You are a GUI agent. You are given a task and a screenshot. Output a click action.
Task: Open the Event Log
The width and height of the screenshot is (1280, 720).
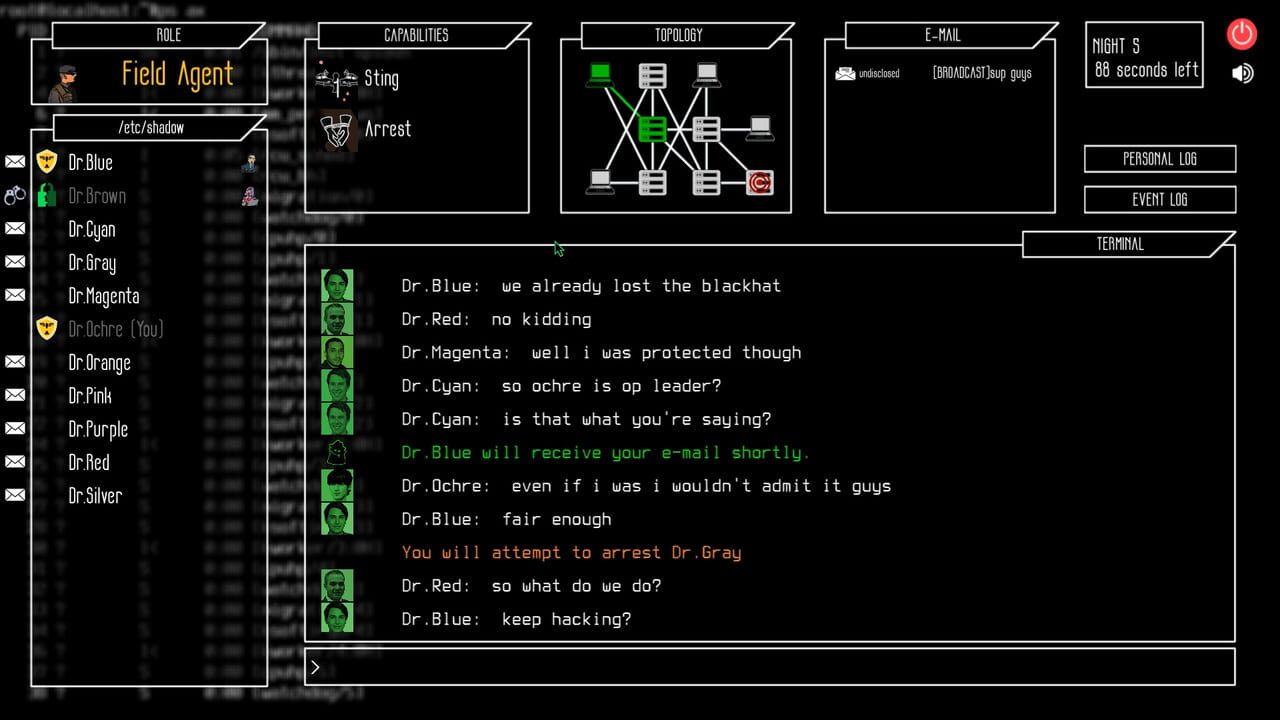(x=1159, y=199)
